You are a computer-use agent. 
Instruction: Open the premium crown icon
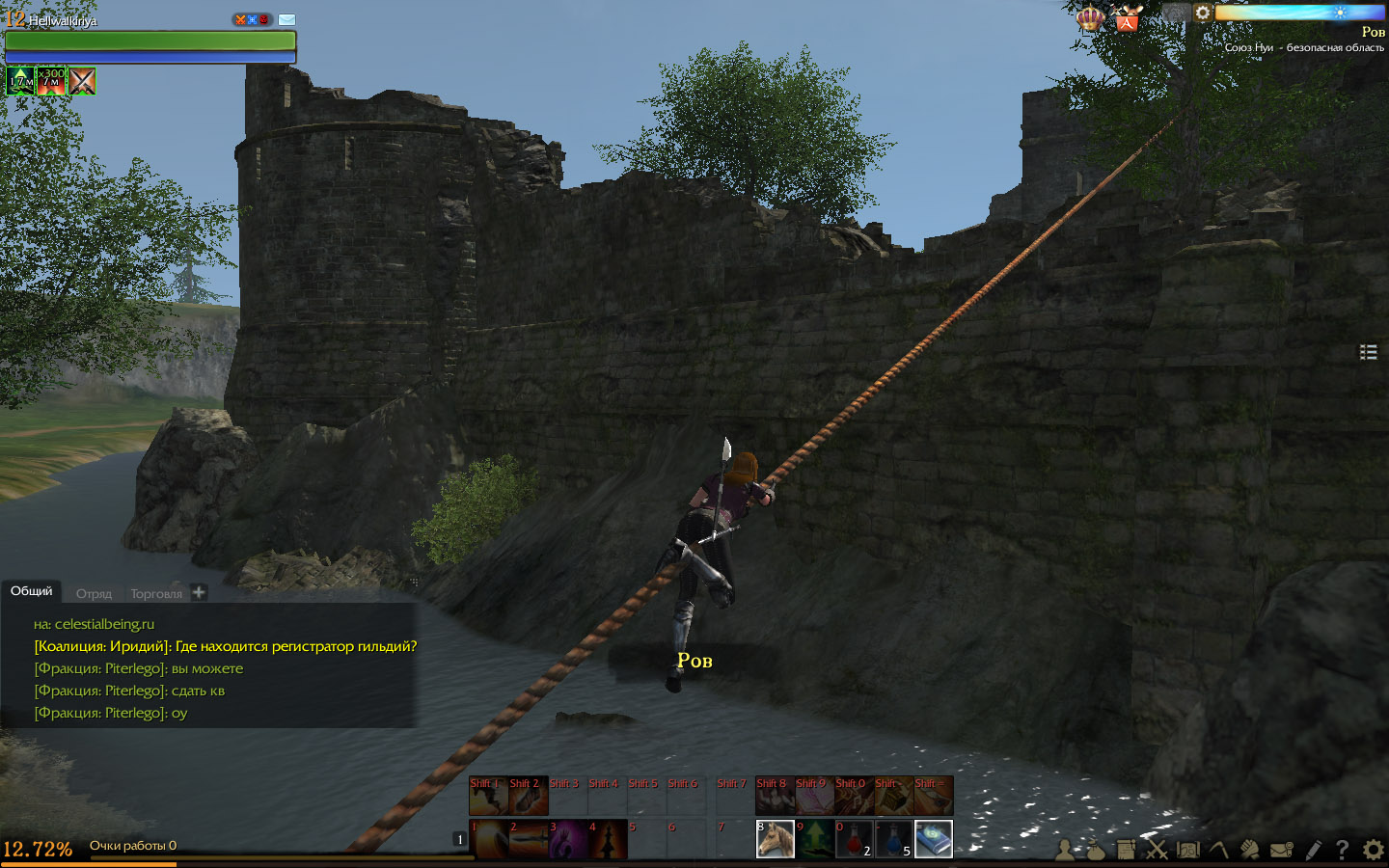pyautogui.click(x=1090, y=18)
